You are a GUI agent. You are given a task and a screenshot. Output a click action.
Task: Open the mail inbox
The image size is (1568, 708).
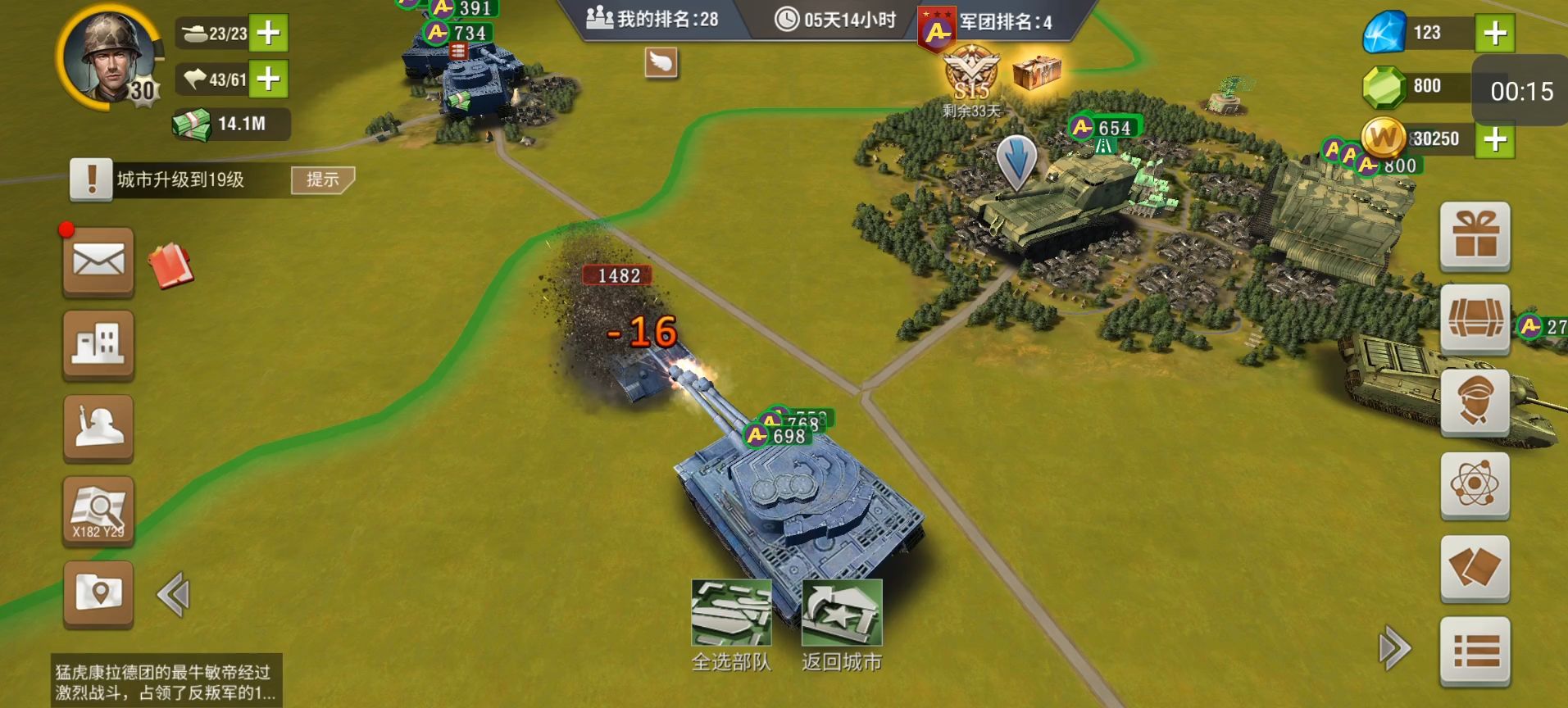pyautogui.click(x=98, y=262)
